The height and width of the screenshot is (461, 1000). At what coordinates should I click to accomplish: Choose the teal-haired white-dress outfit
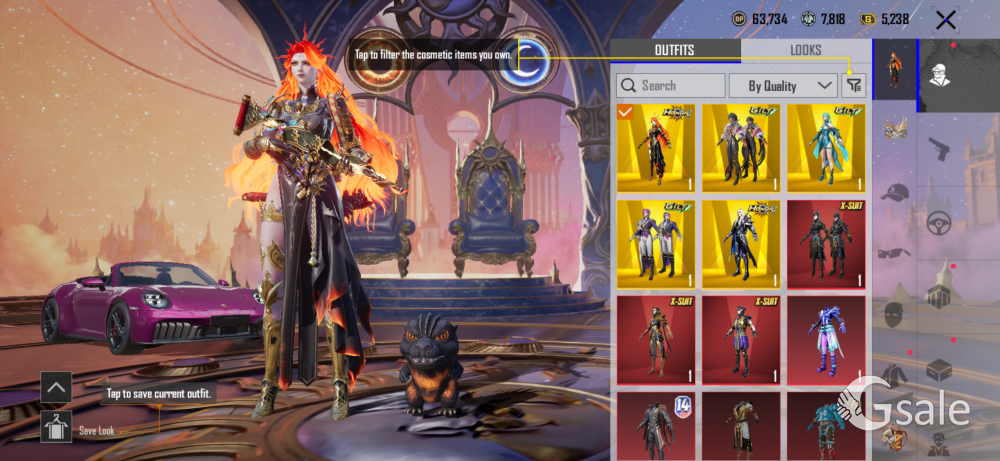click(x=826, y=148)
